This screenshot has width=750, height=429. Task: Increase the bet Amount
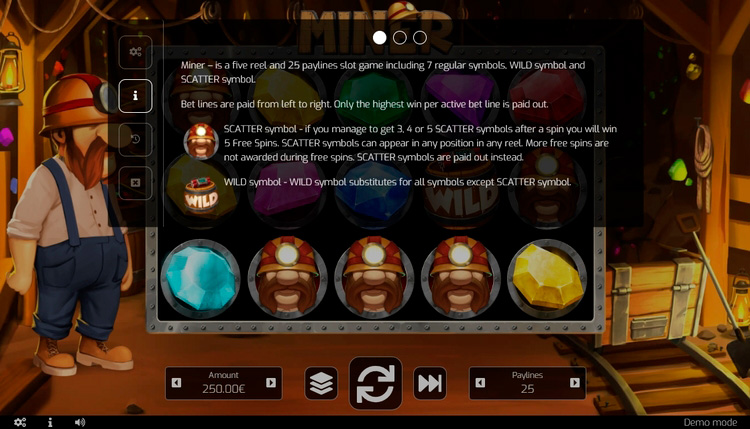pos(271,383)
